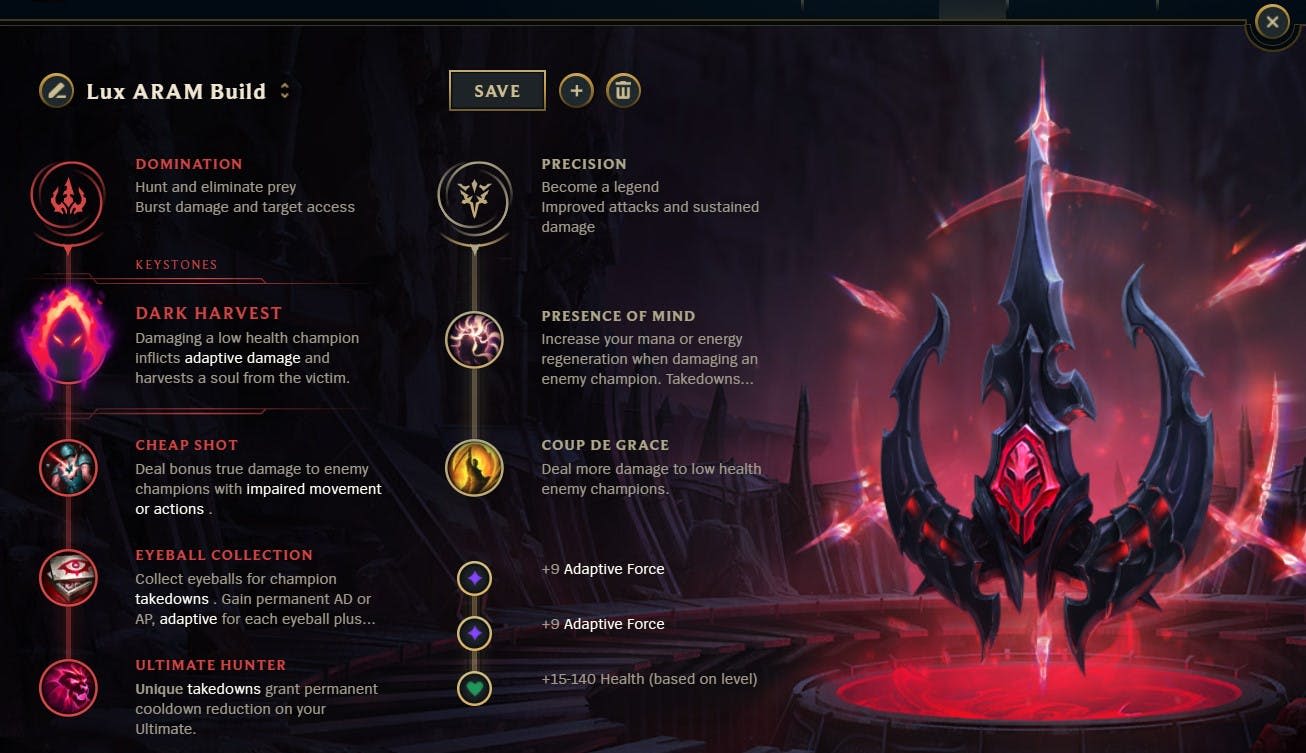The width and height of the screenshot is (1306, 753).
Task: Delete this rune page via trash icon
Action: [622, 90]
